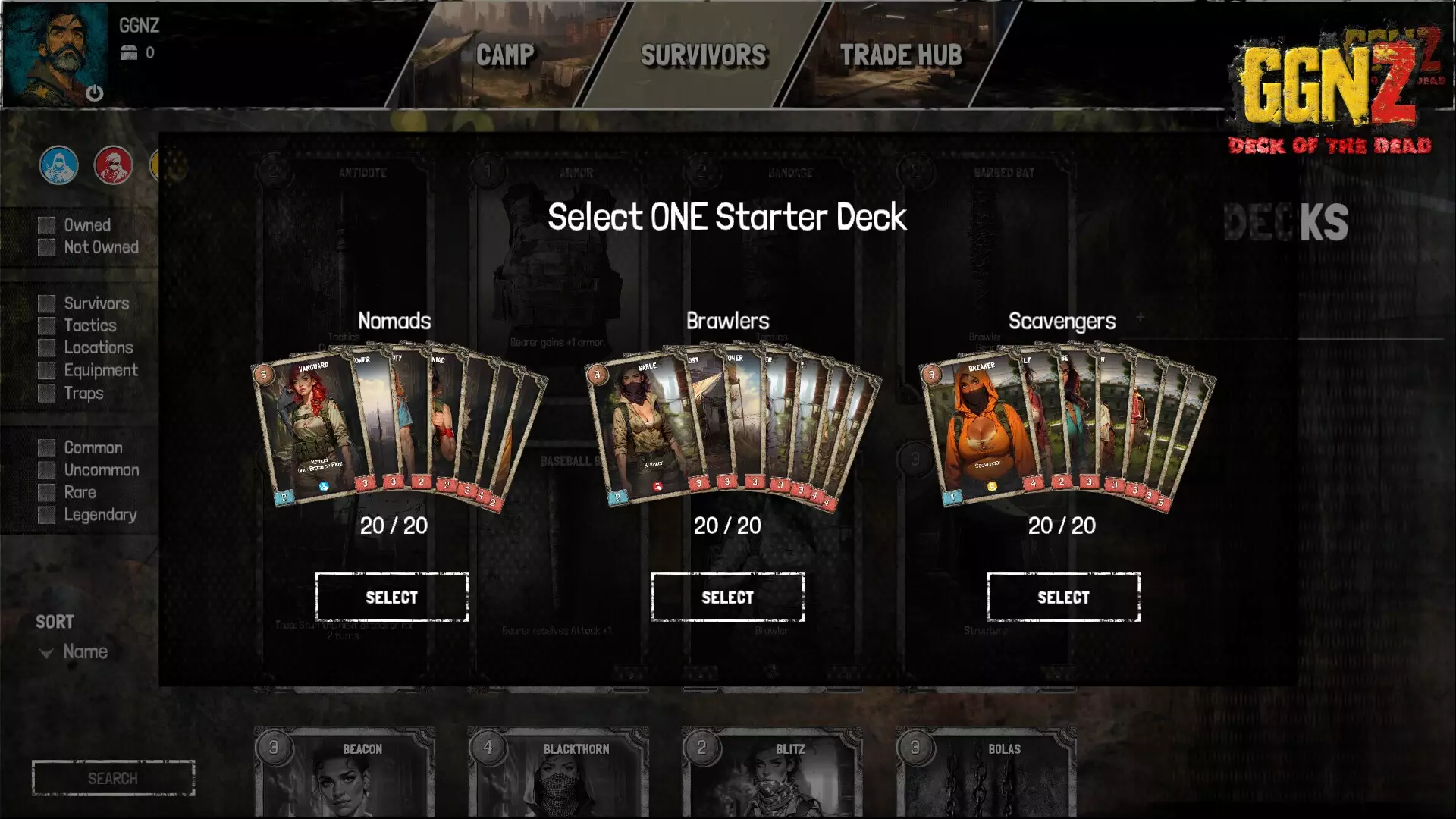Screen dimensions: 1456x819
Task: Open the TRADE HUB tab
Action: point(901,55)
